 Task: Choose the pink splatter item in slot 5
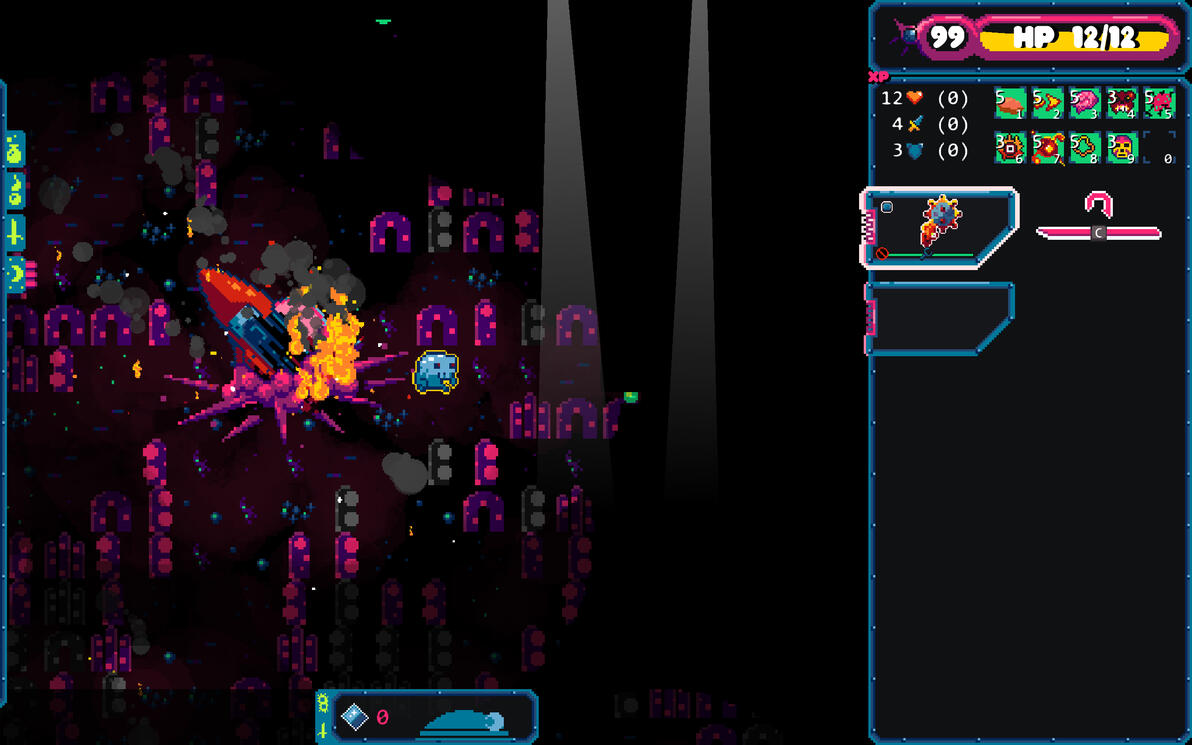click(x=1159, y=103)
